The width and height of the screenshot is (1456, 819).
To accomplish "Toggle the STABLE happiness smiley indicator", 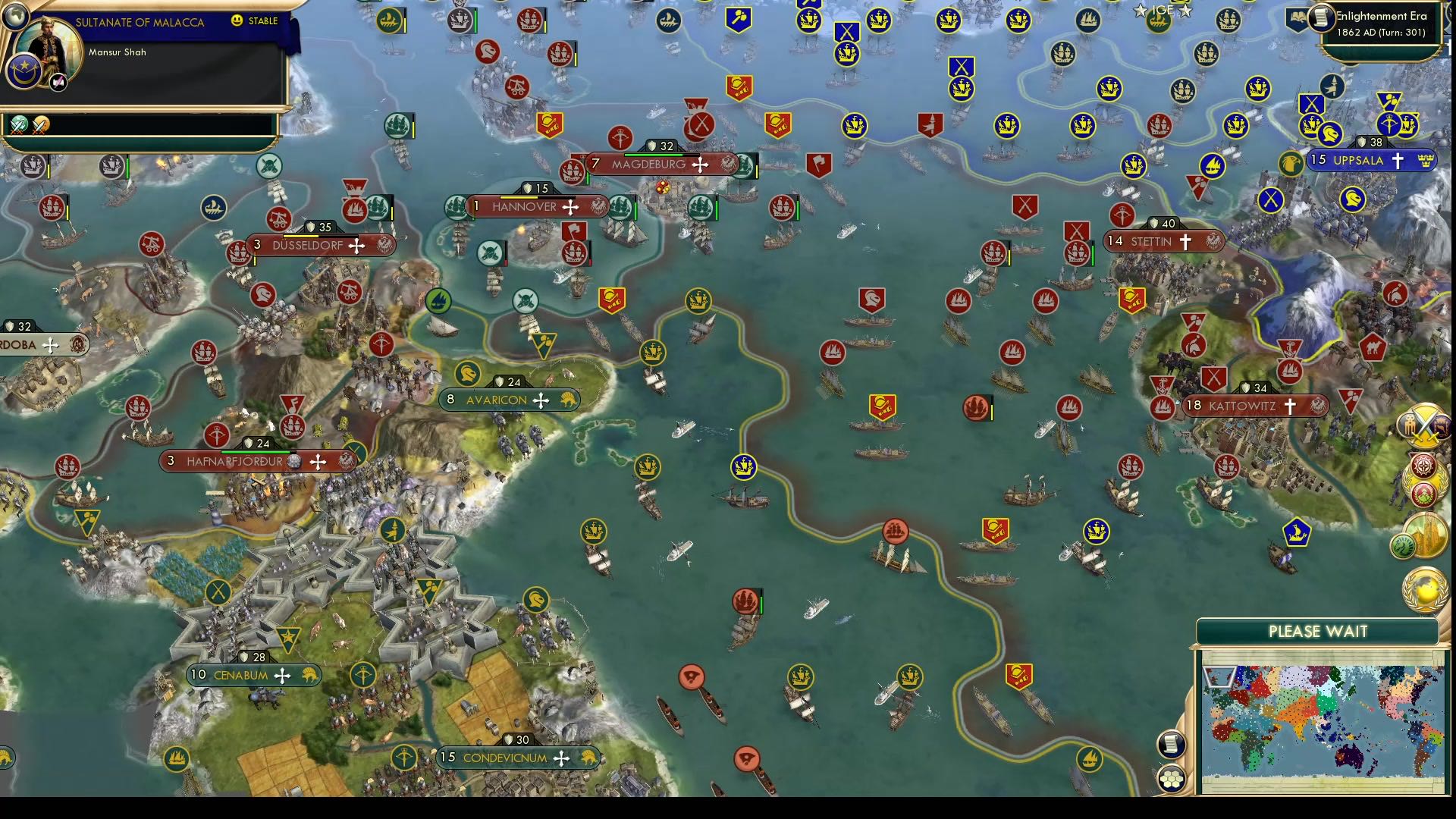I will pyautogui.click(x=237, y=20).
